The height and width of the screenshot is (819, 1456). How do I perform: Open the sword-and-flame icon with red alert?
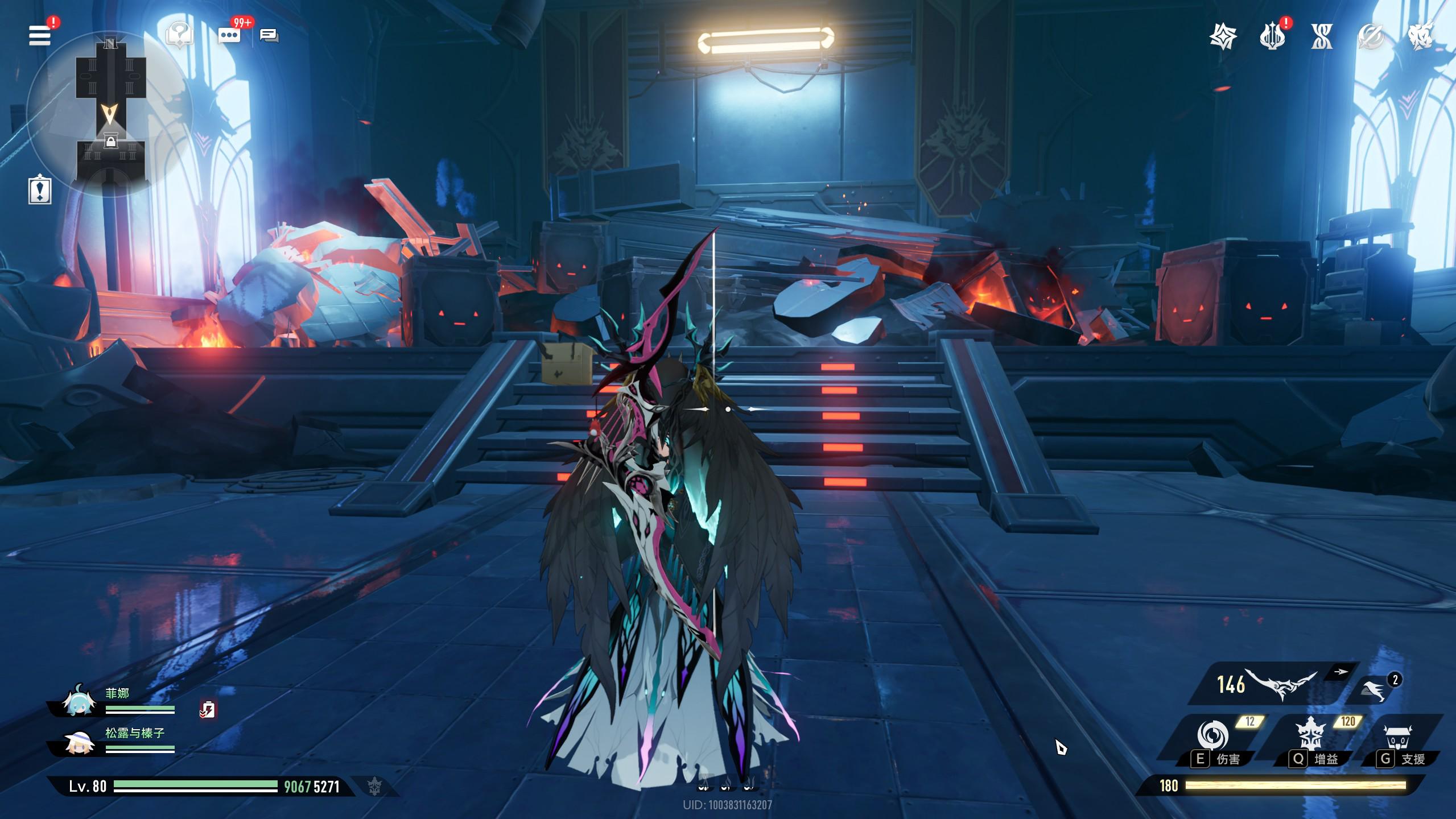pos(1272,37)
